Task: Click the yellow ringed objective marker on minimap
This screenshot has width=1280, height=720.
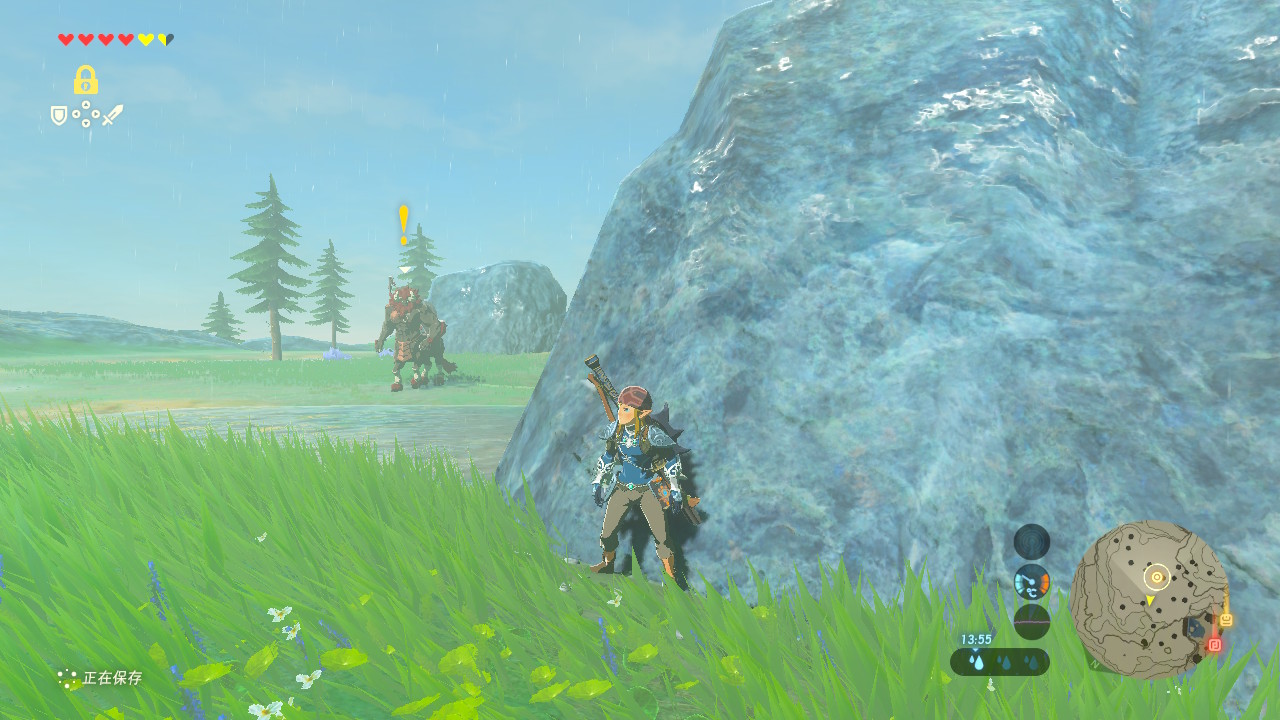Action: pos(1157,577)
